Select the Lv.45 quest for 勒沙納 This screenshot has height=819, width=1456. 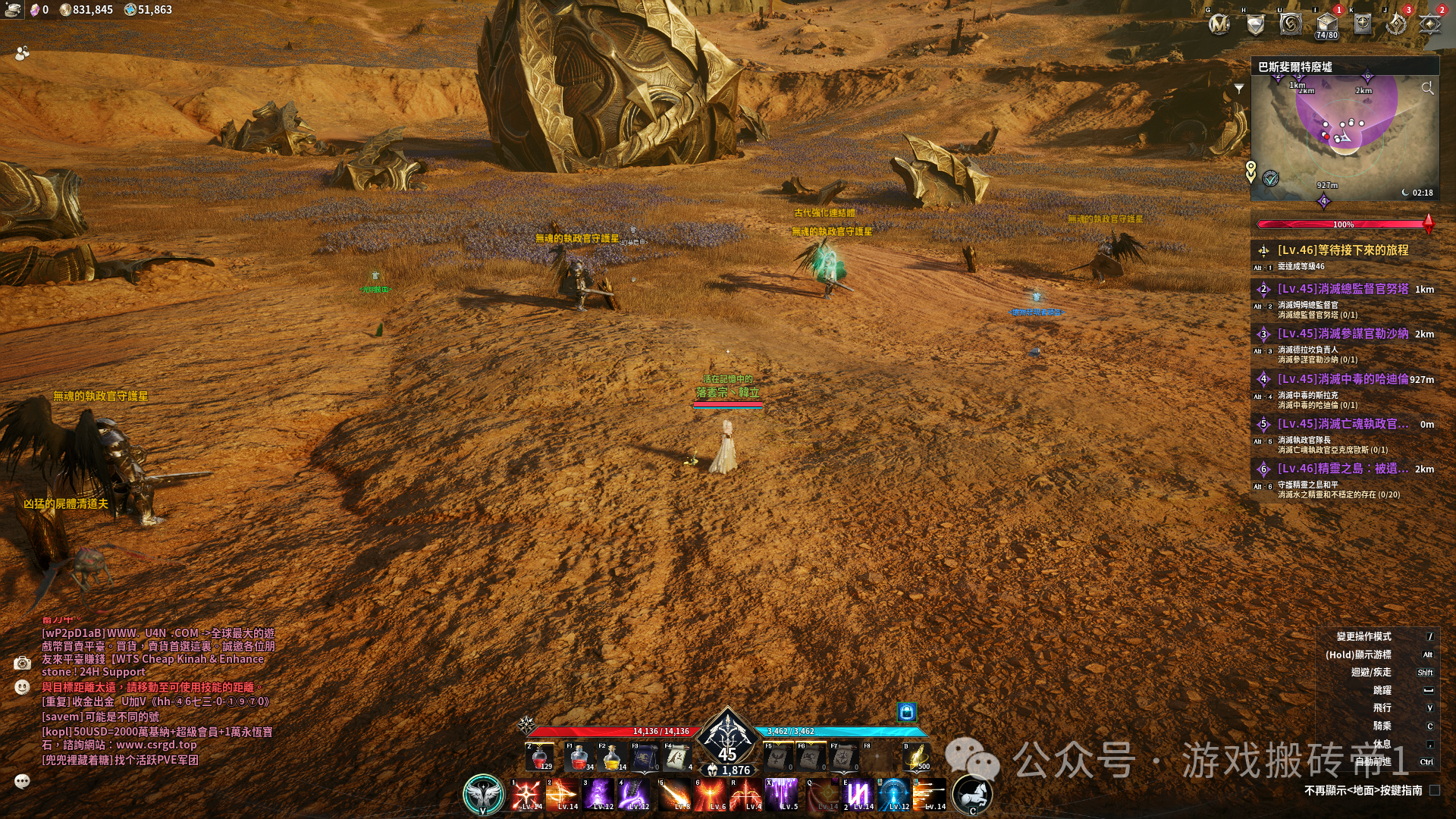[x=1342, y=334]
